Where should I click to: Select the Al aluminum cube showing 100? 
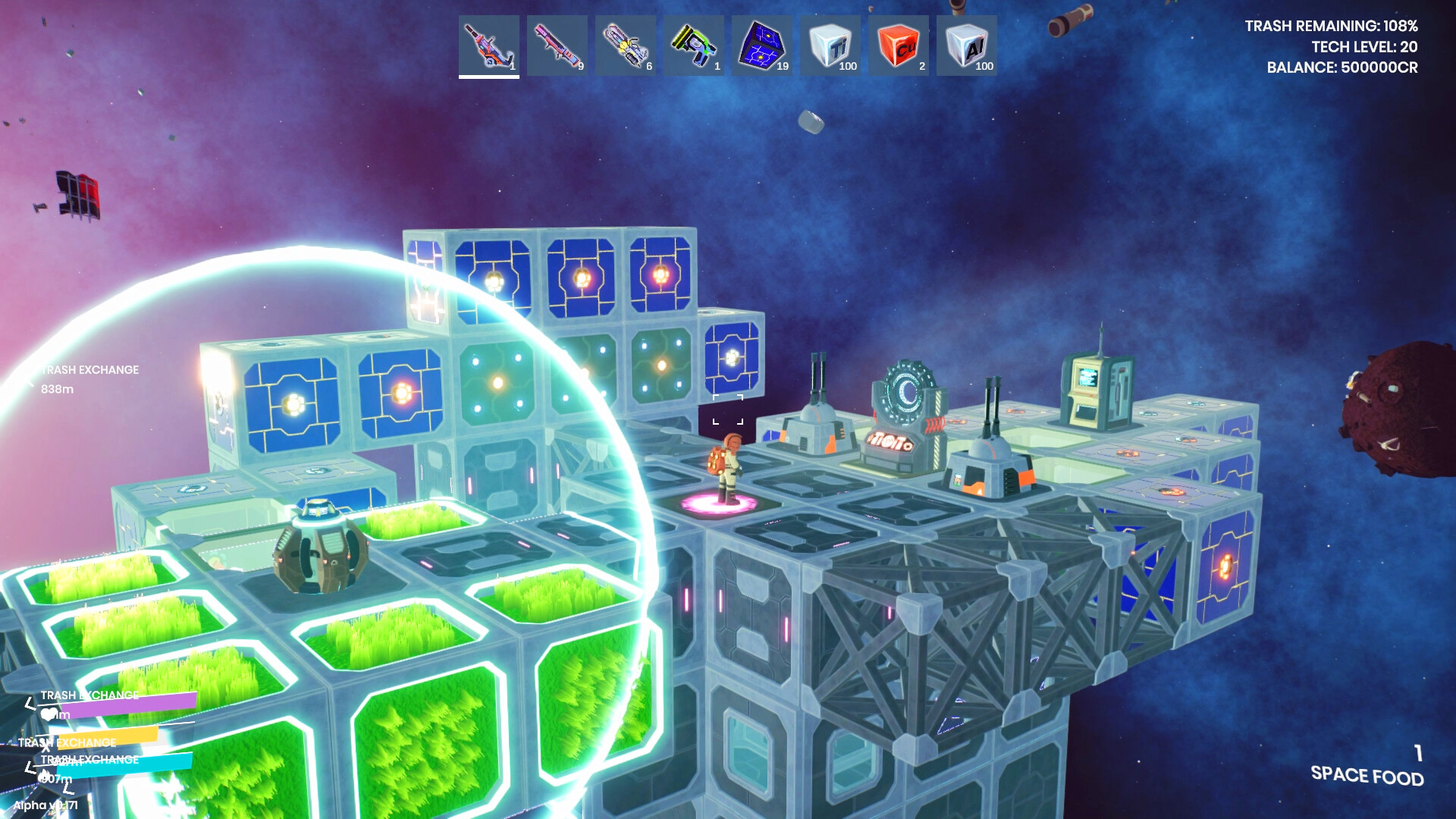click(x=967, y=45)
